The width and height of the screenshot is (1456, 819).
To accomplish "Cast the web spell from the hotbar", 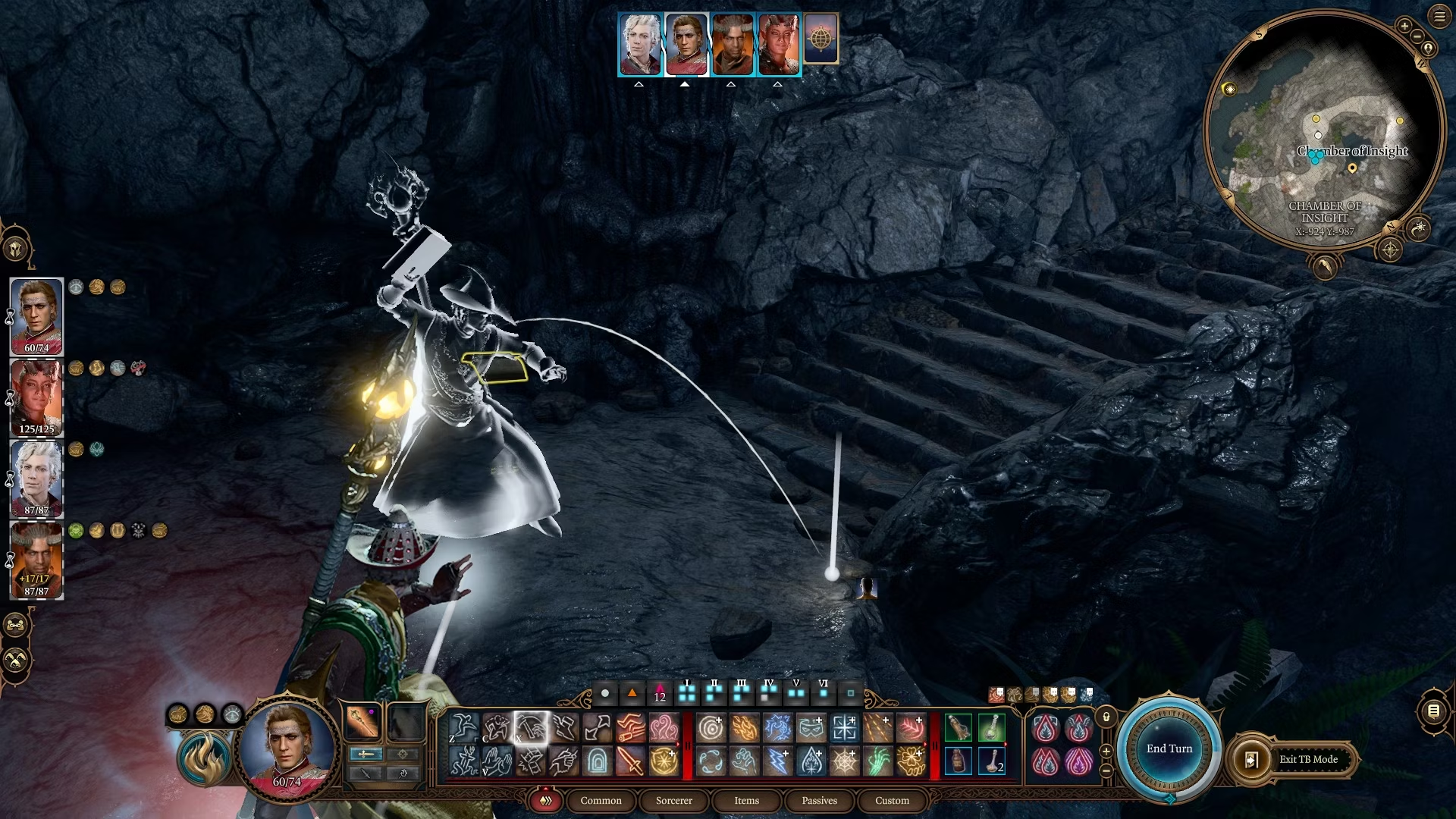I will pyautogui.click(x=844, y=761).
